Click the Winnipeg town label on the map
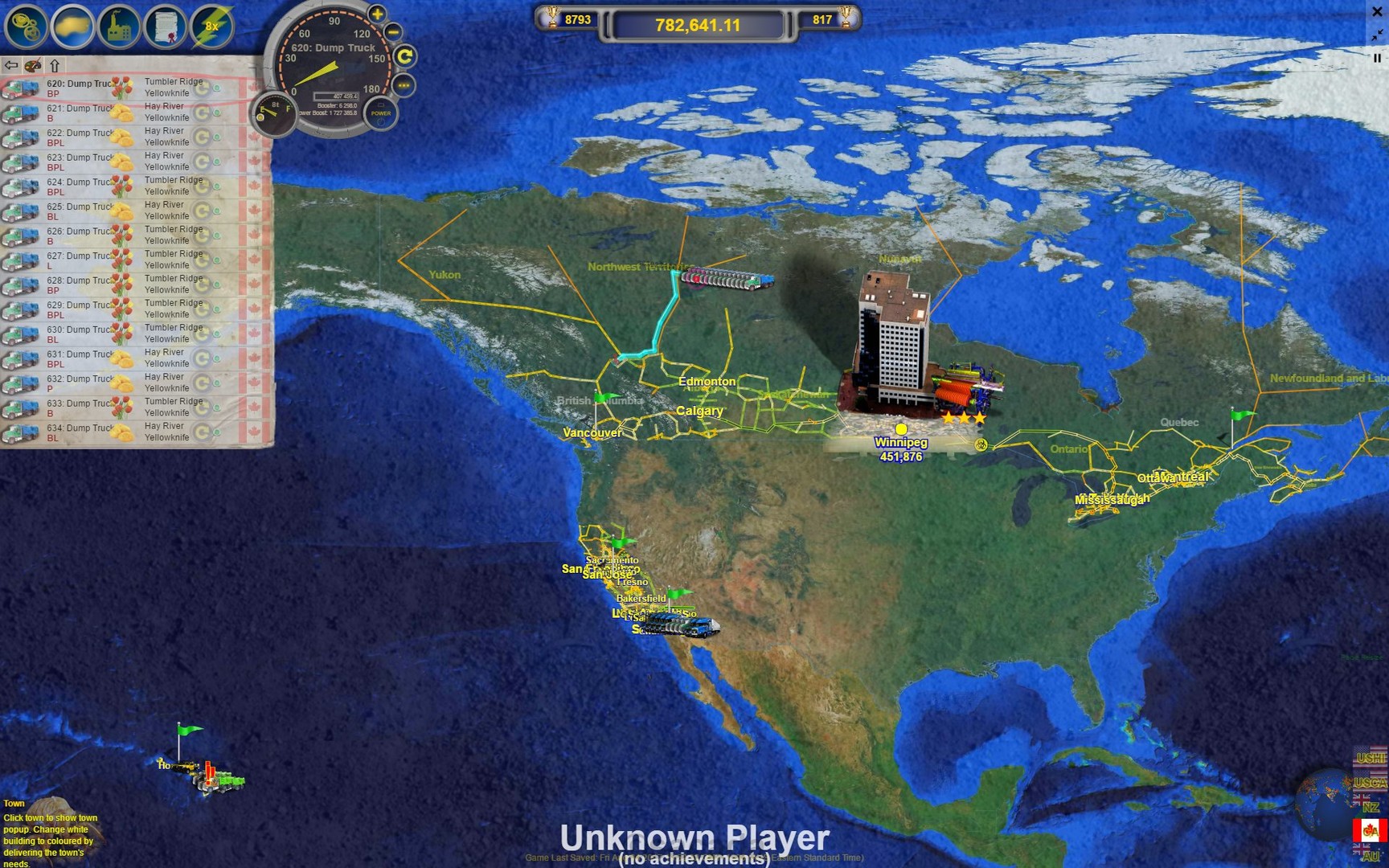This screenshot has height=868, width=1389. click(902, 441)
